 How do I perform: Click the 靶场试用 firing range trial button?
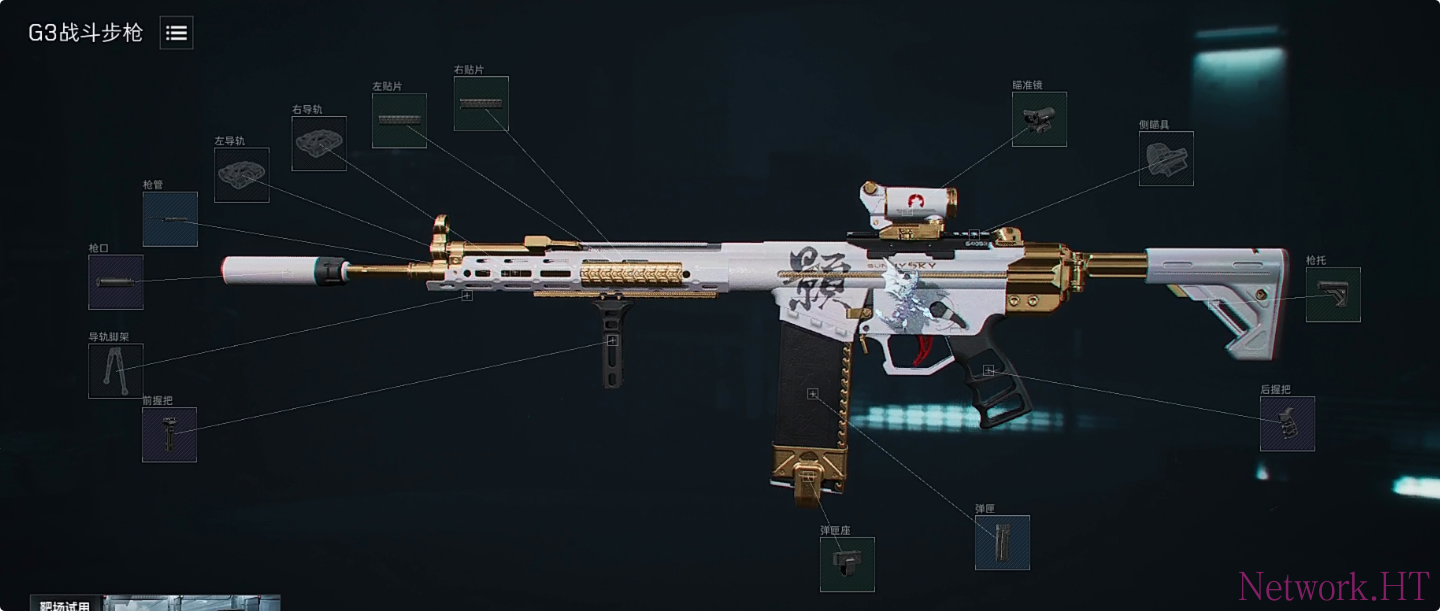pos(66,604)
